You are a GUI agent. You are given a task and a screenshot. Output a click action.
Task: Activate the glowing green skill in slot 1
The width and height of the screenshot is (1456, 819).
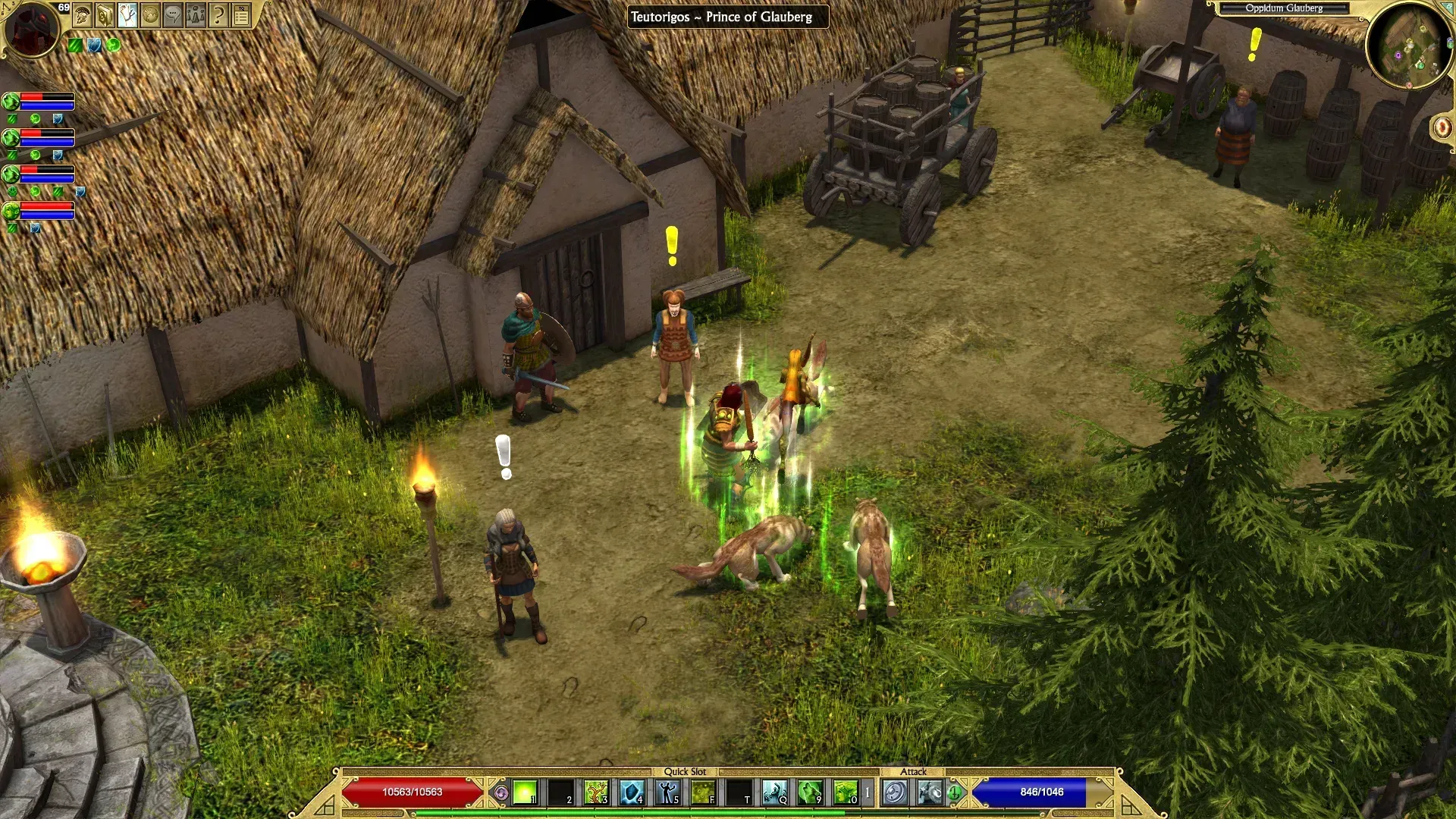pos(525,792)
